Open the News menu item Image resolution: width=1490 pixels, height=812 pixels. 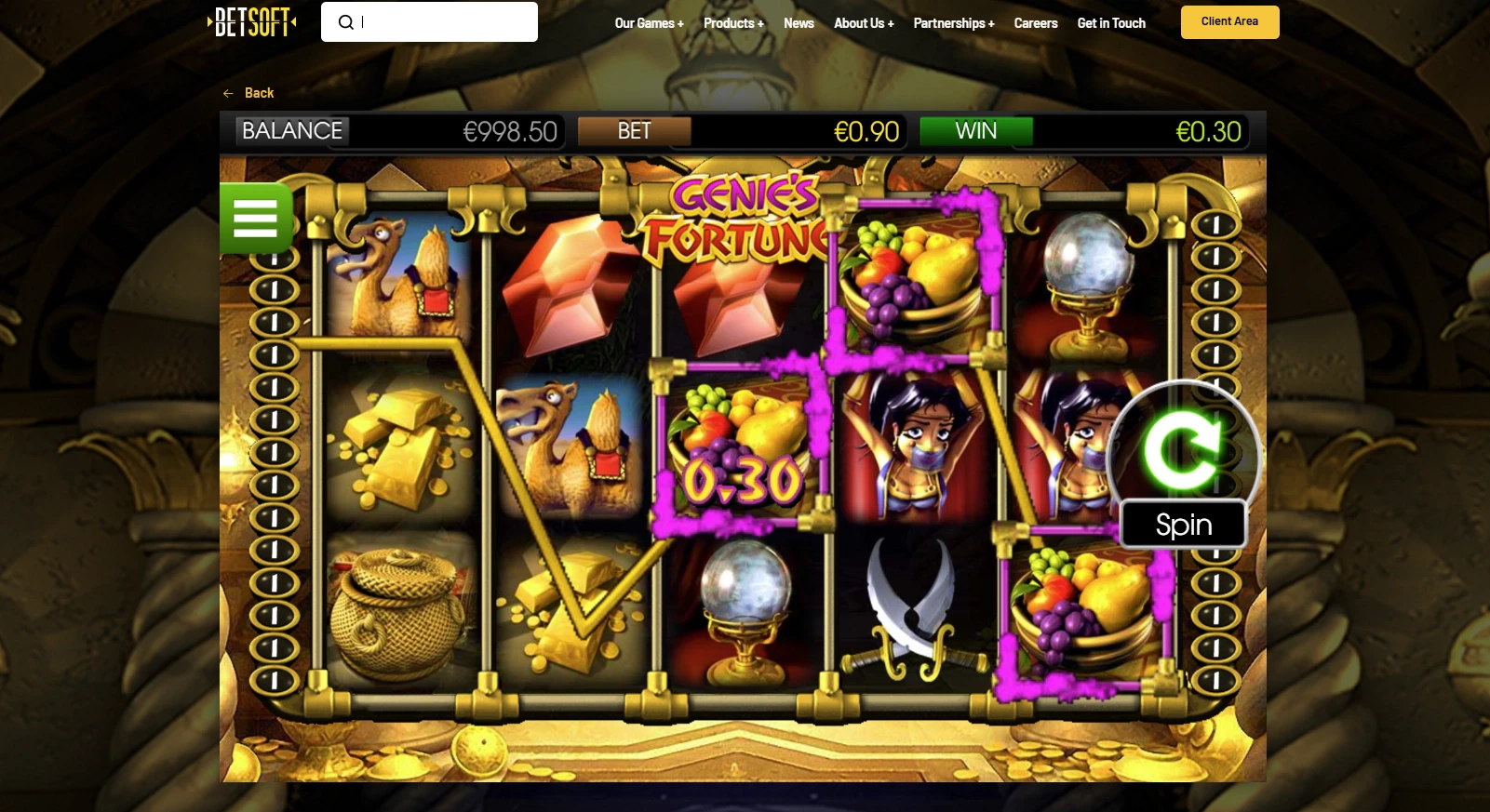pyautogui.click(x=799, y=23)
